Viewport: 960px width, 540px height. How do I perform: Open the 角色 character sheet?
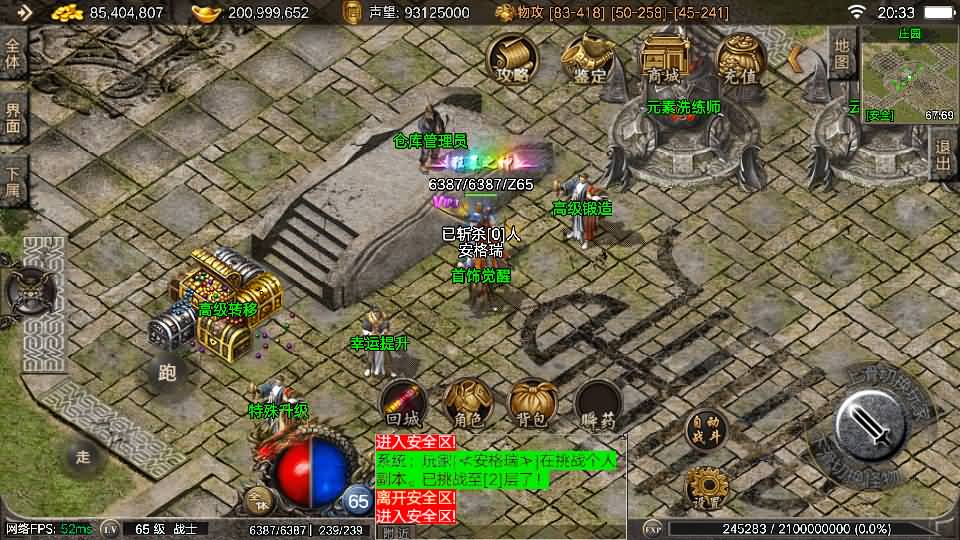(467, 403)
